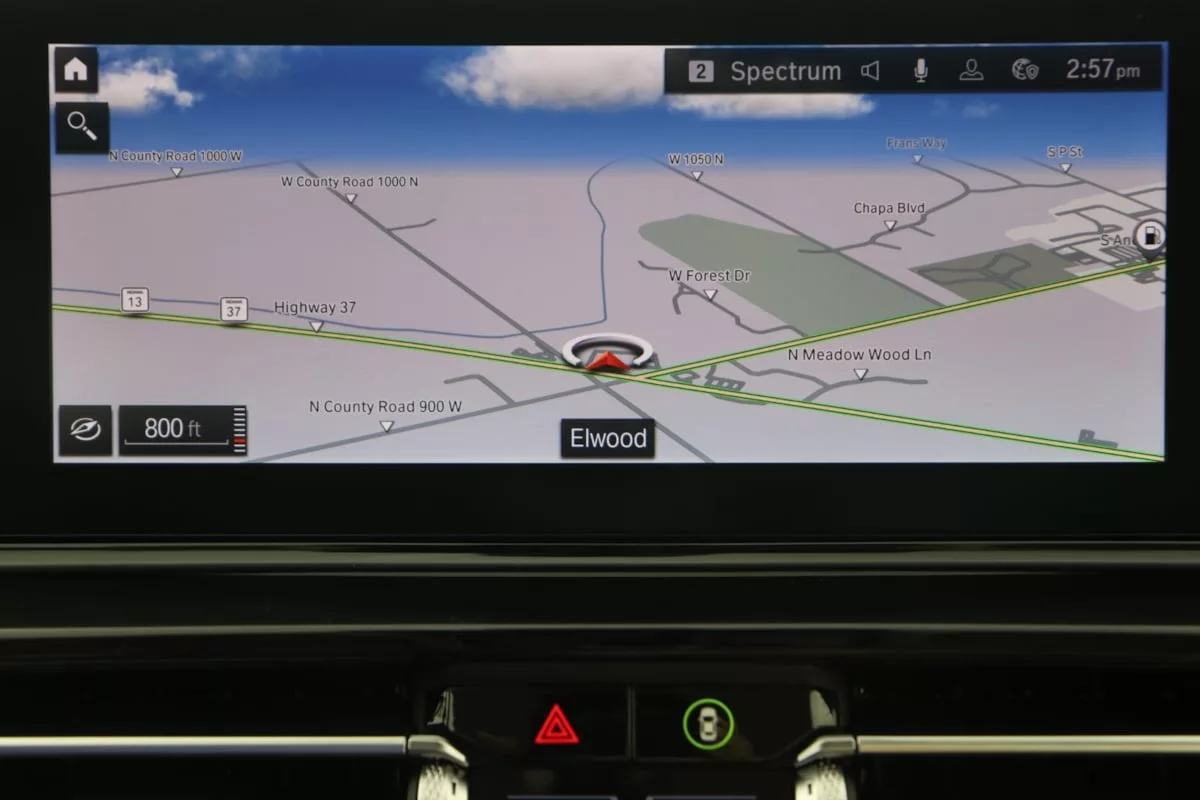
Task: Tap the gas station map marker
Action: [x=1151, y=237]
